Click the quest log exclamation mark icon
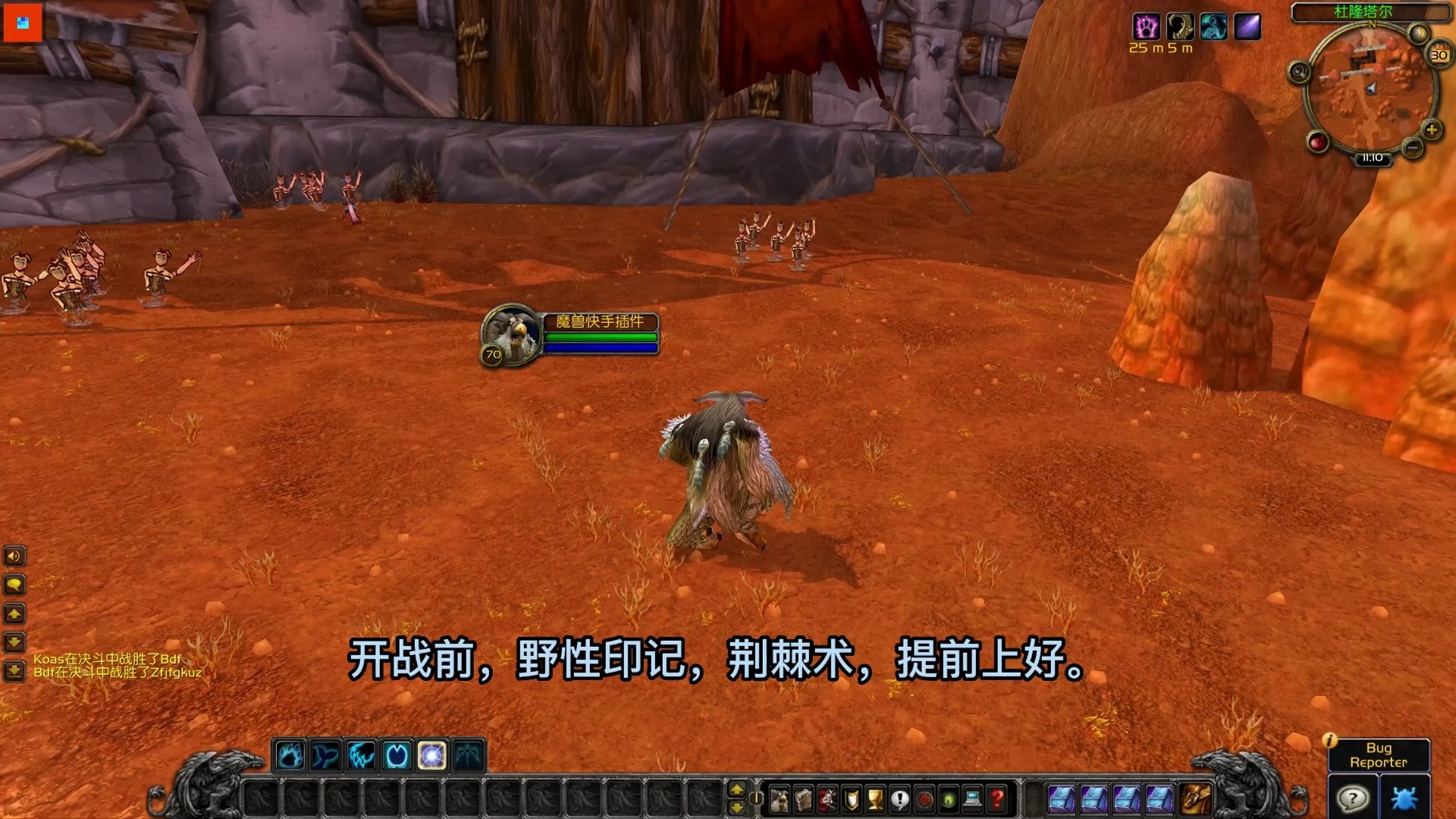The height and width of the screenshot is (819, 1456). point(900,800)
